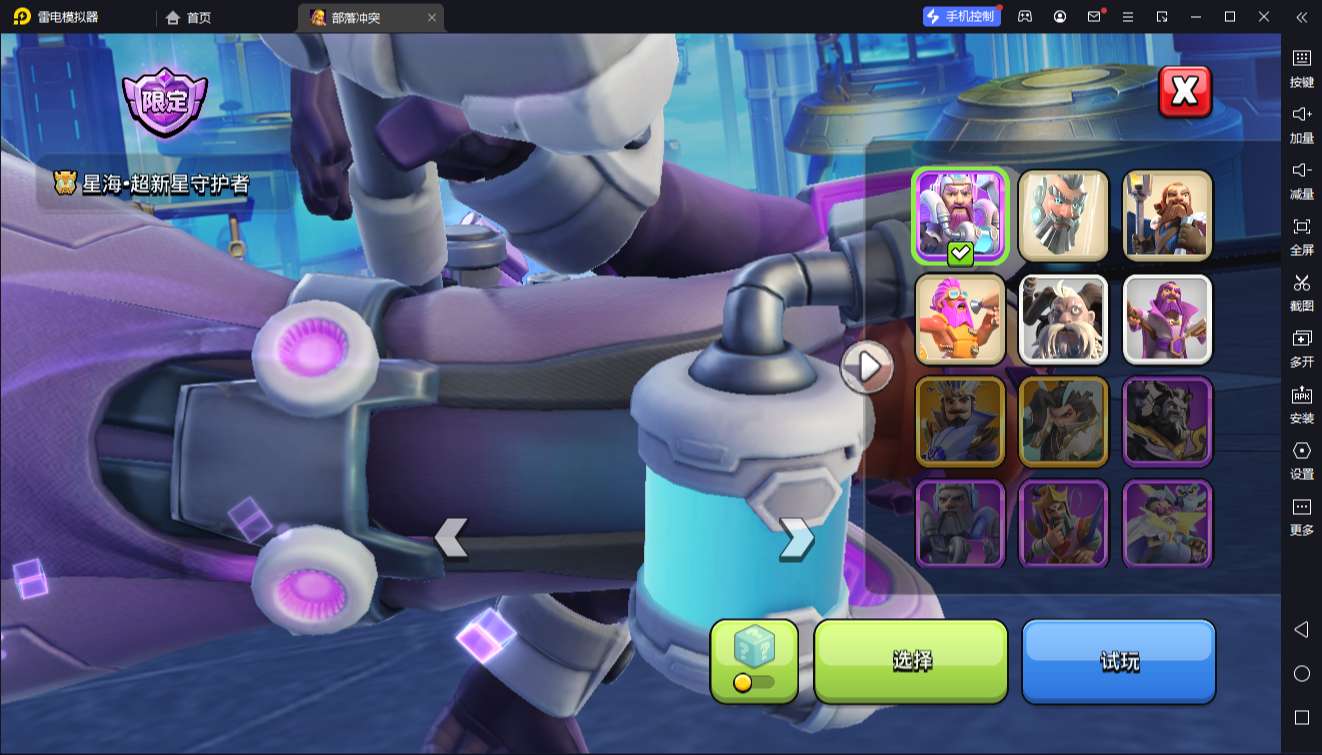Pick the white-winged lightning skin
The image size is (1322, 755).
click(x=1167, y=524)
